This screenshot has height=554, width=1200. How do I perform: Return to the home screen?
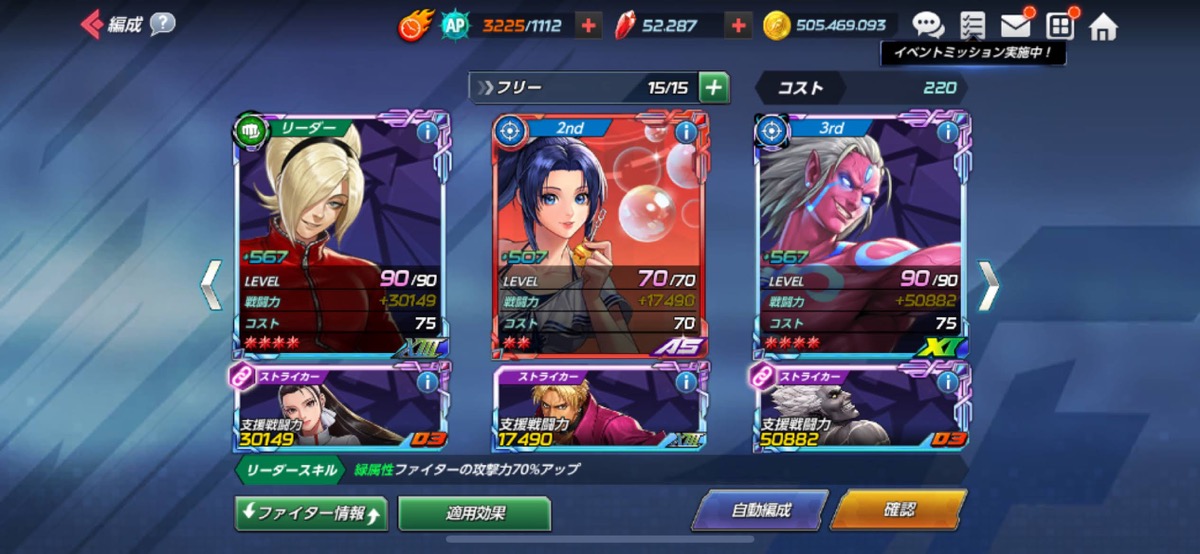tap(1103, 26)
